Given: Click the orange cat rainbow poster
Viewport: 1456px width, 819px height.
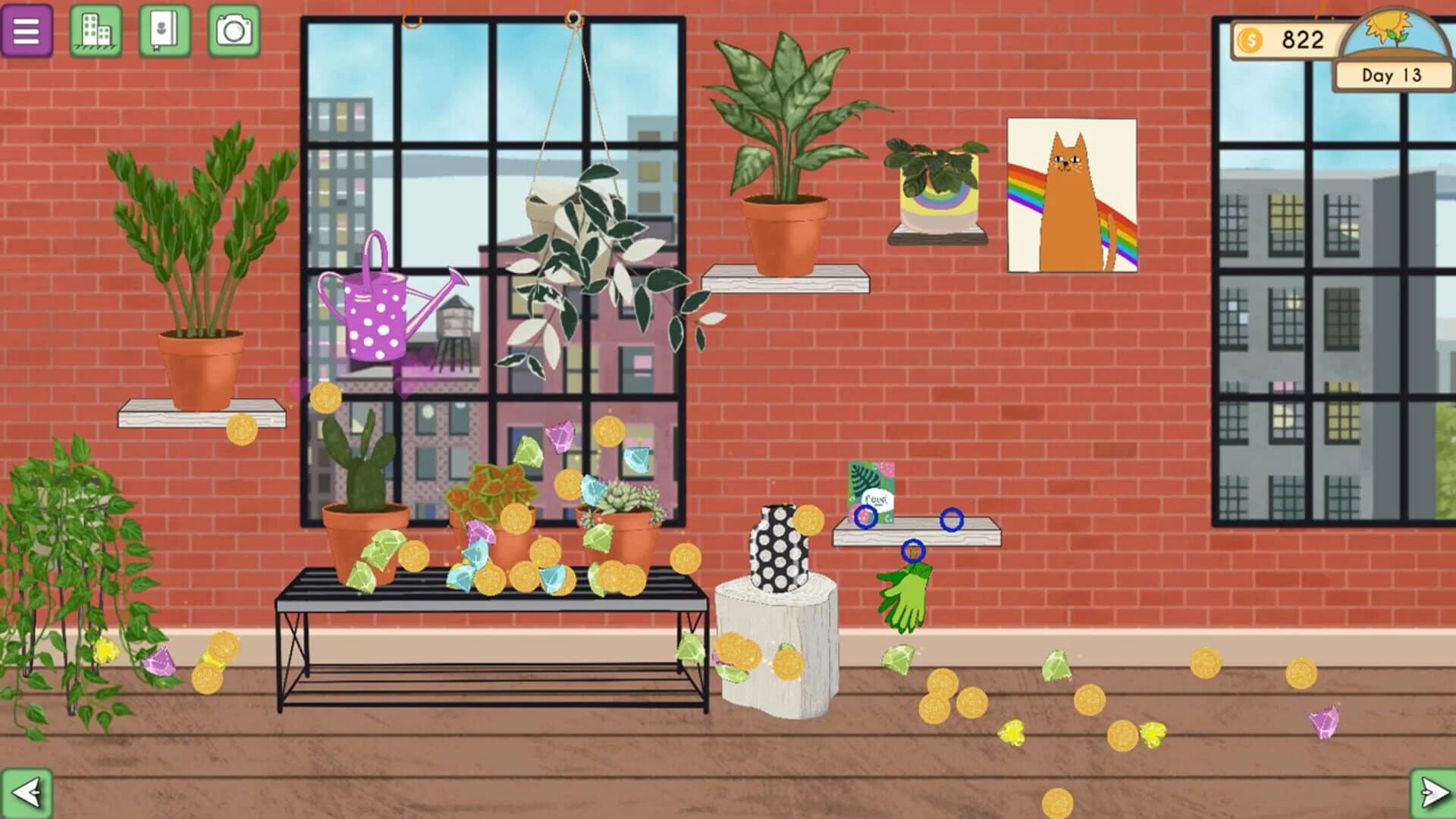Looking at the screenshot, I should 1072,194.
